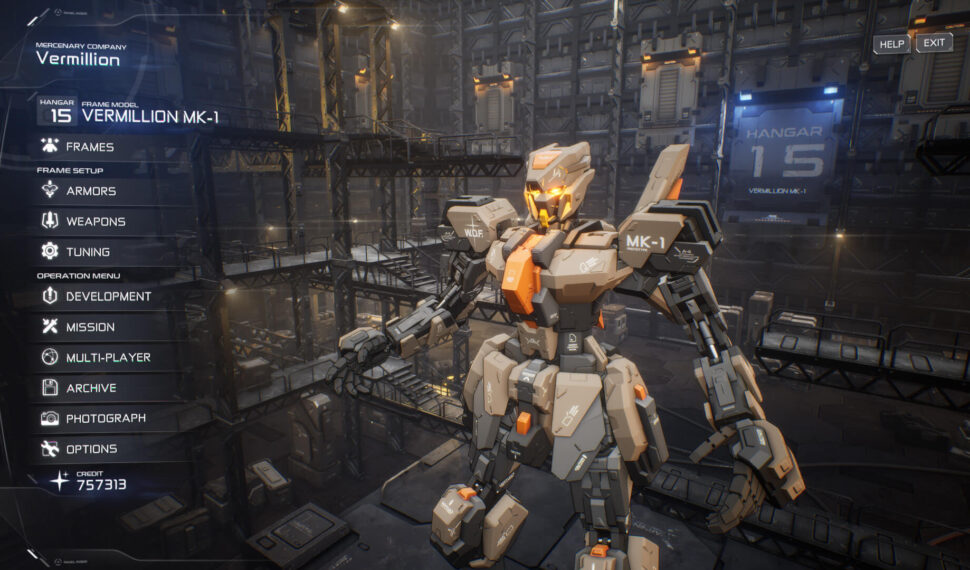Open the Weapons menu
970x570 pixels.
95,221
